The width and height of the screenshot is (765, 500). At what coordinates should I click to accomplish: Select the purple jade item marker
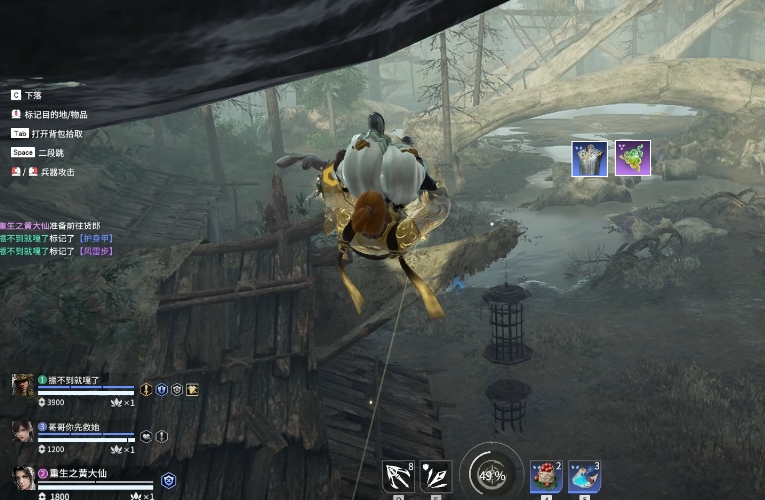point(632,159)
